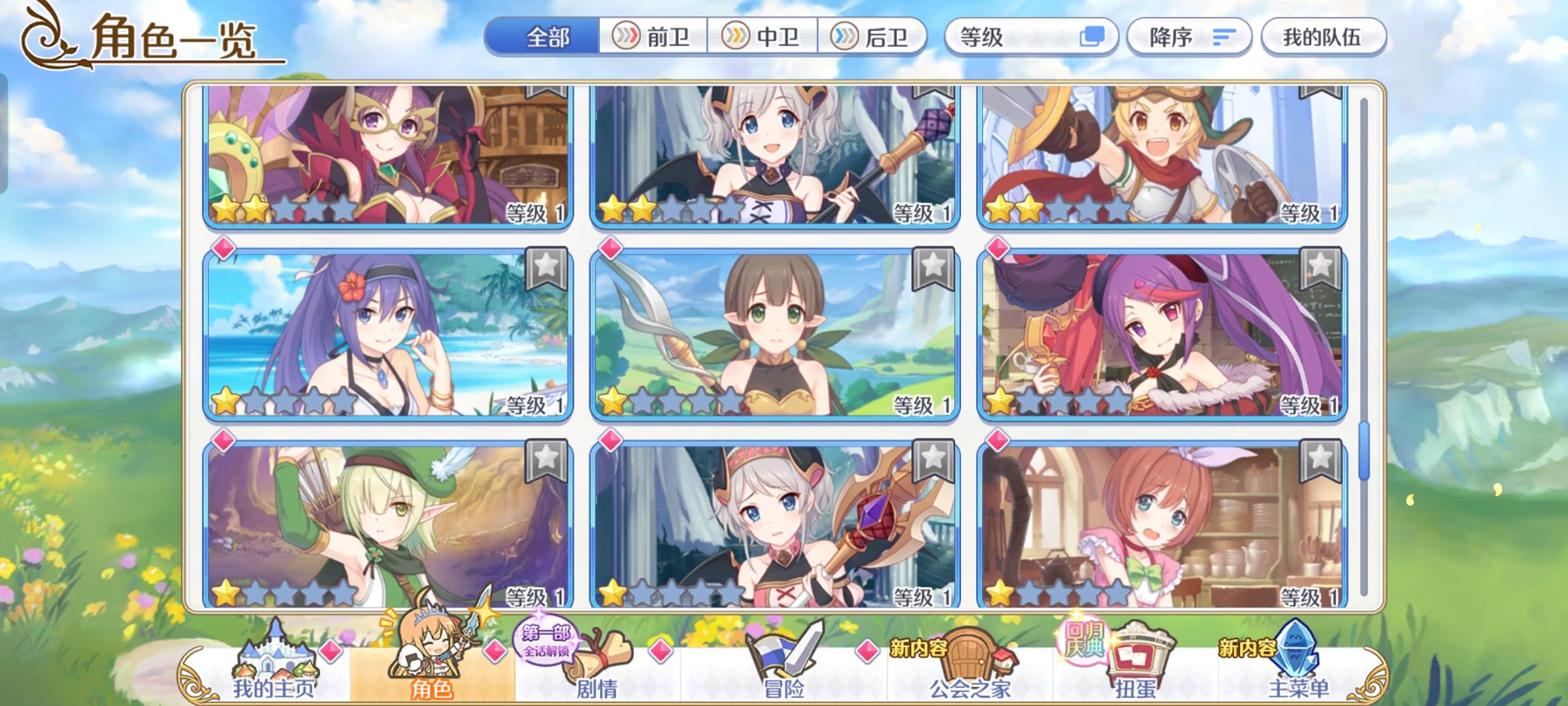This screenshot has height=706, width=1568.
Task: Switch to the 前卫 tab
Action: tap(655, 37)
